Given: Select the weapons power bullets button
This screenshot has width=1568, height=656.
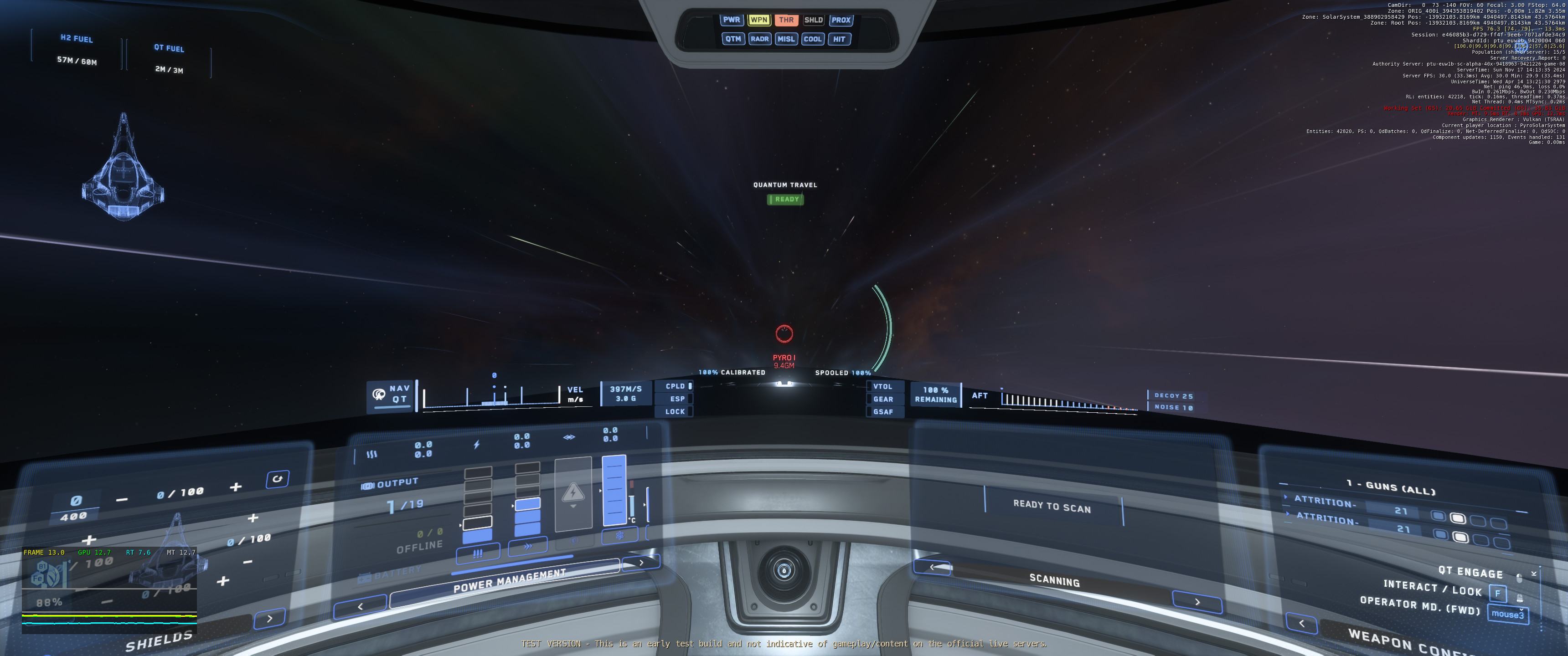Looking at the screenshot, I should click(478, 553).
